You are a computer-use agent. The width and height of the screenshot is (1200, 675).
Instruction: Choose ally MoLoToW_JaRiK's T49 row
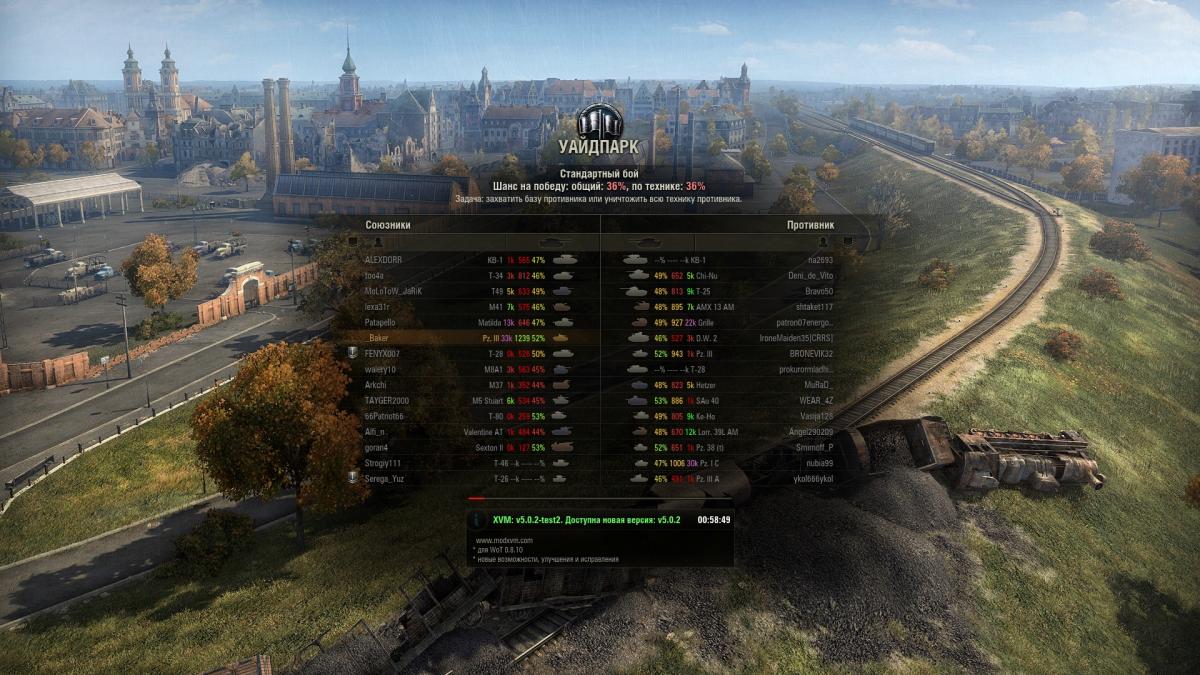point(470,291)
